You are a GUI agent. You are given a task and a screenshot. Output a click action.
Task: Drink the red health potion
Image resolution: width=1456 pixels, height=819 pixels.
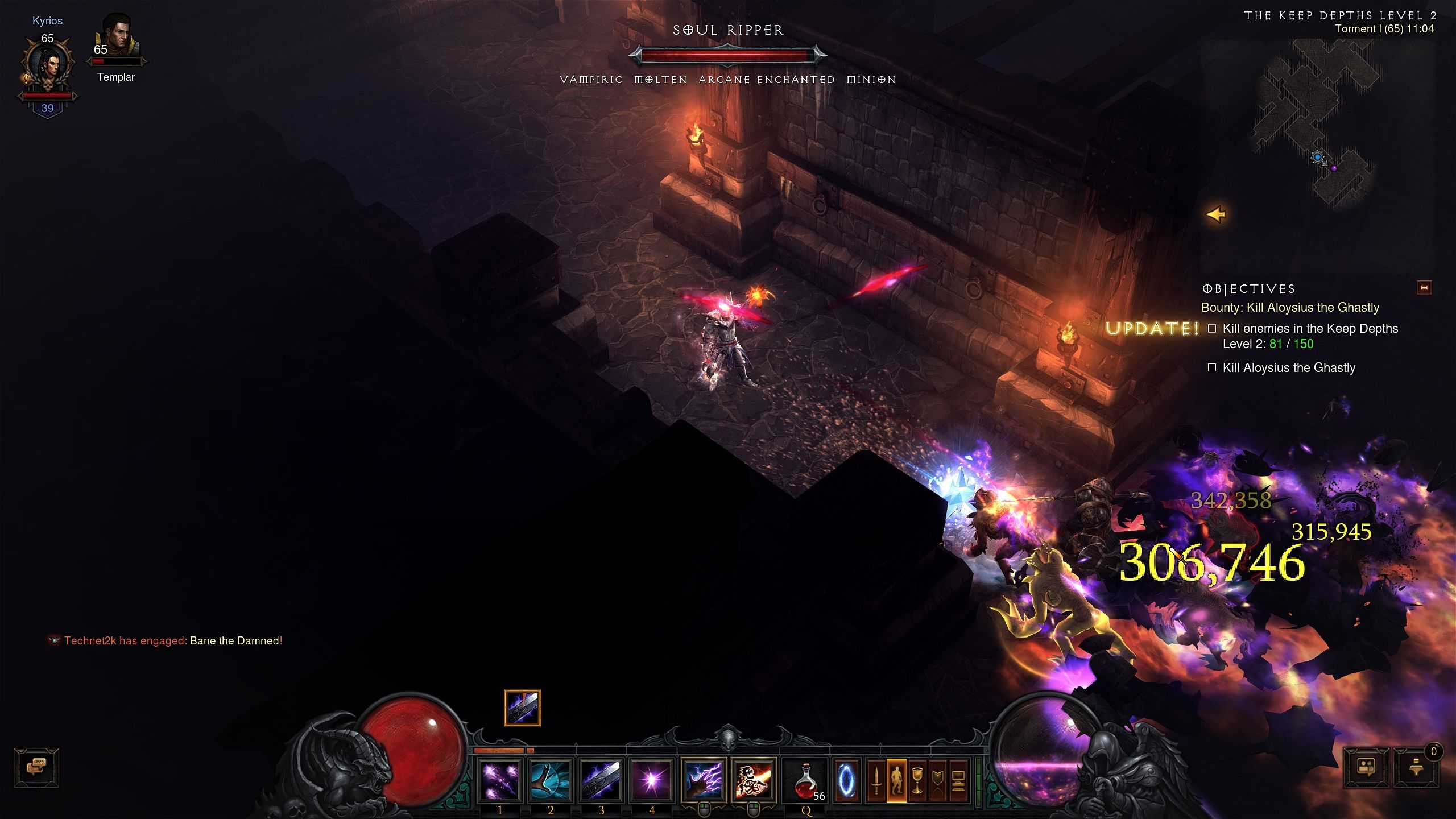click(x=806, y=780)
